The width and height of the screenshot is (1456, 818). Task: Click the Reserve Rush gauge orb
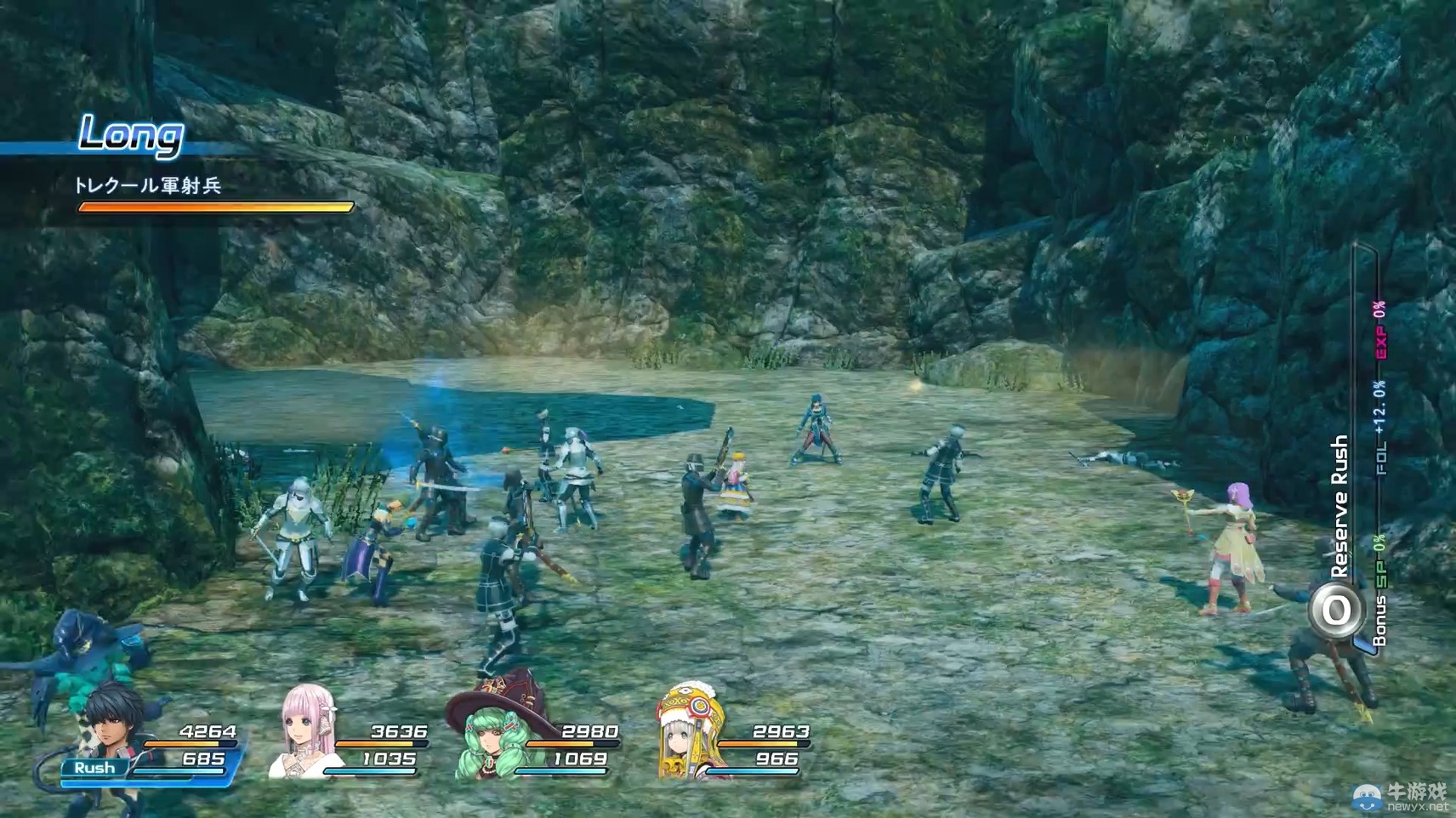tap(1335, 610)
